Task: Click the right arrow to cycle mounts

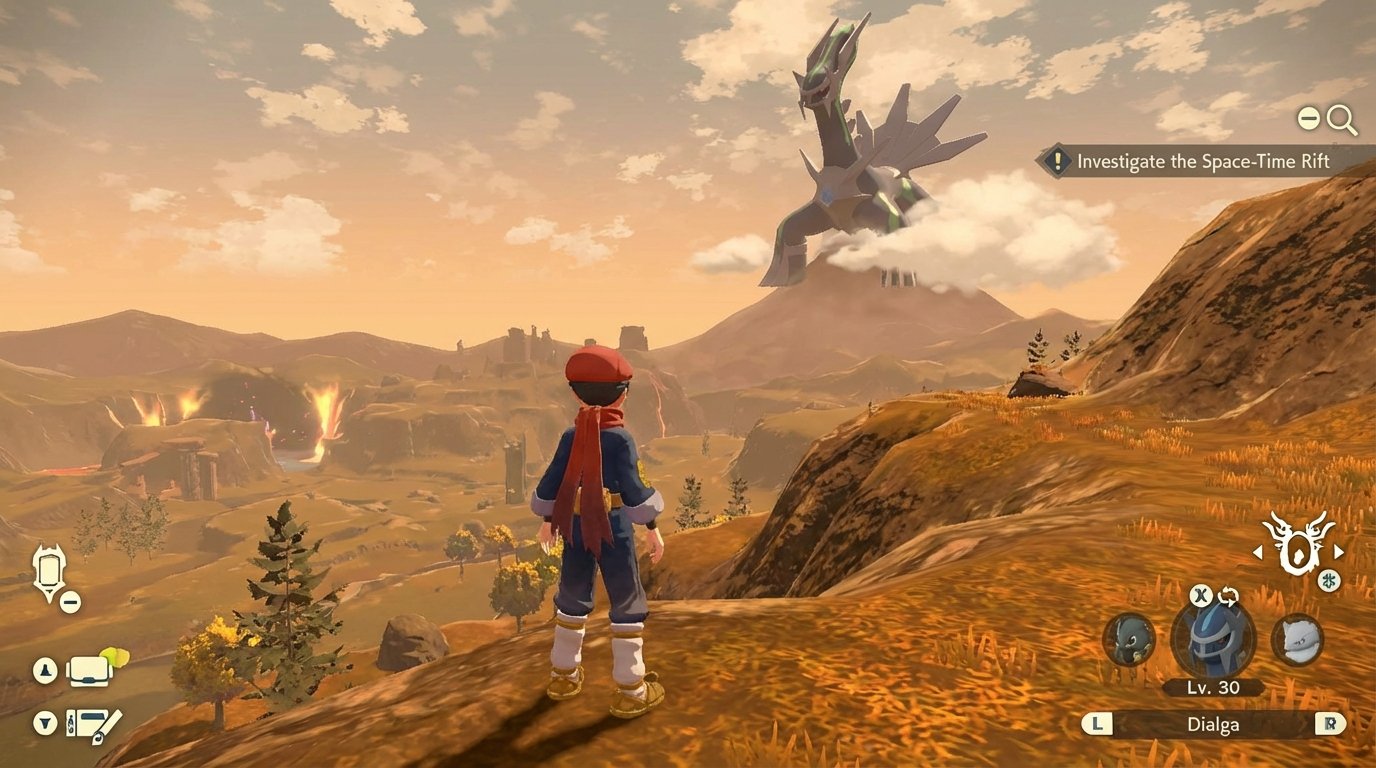Action: tap(1338, 550)
